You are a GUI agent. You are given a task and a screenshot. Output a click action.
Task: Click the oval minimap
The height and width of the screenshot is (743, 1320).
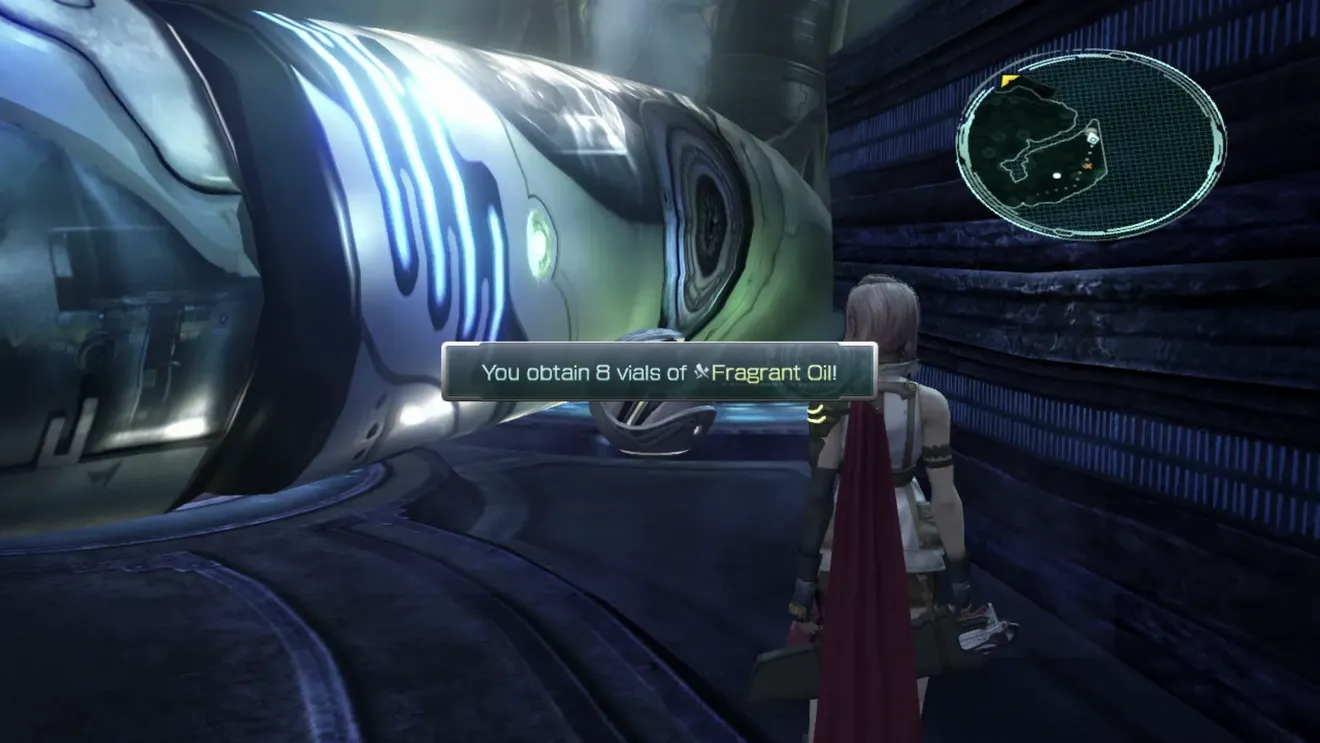1091,145
